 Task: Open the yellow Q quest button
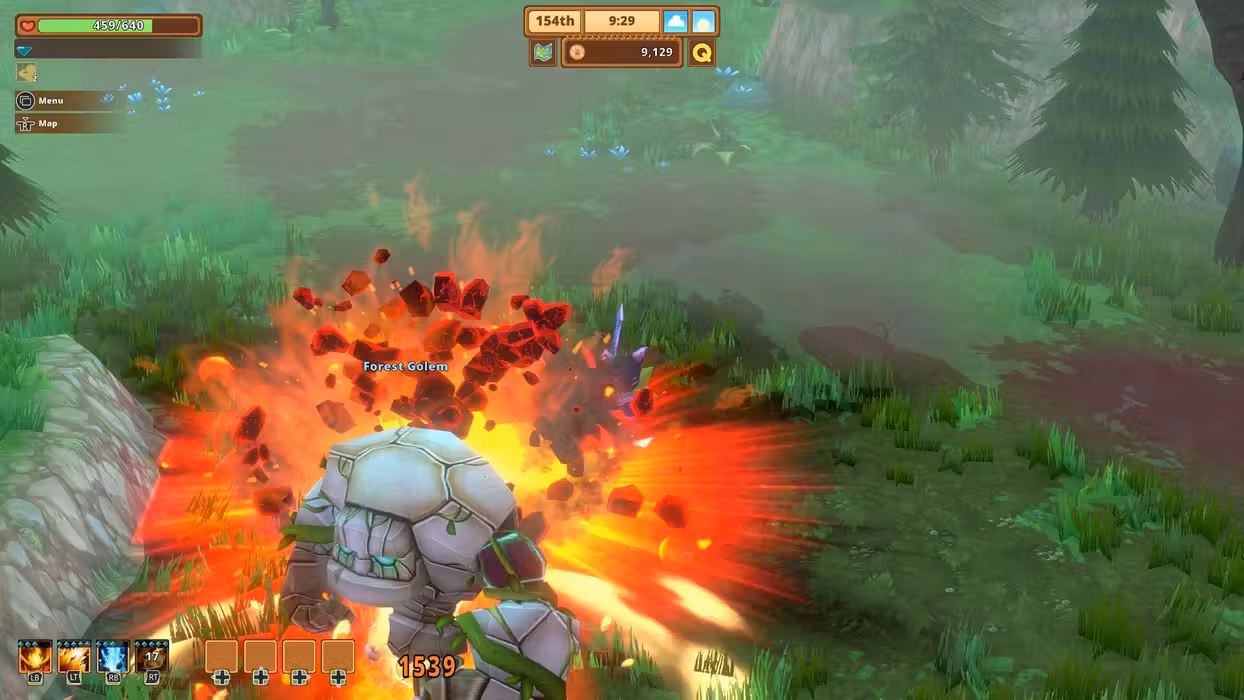702,52
